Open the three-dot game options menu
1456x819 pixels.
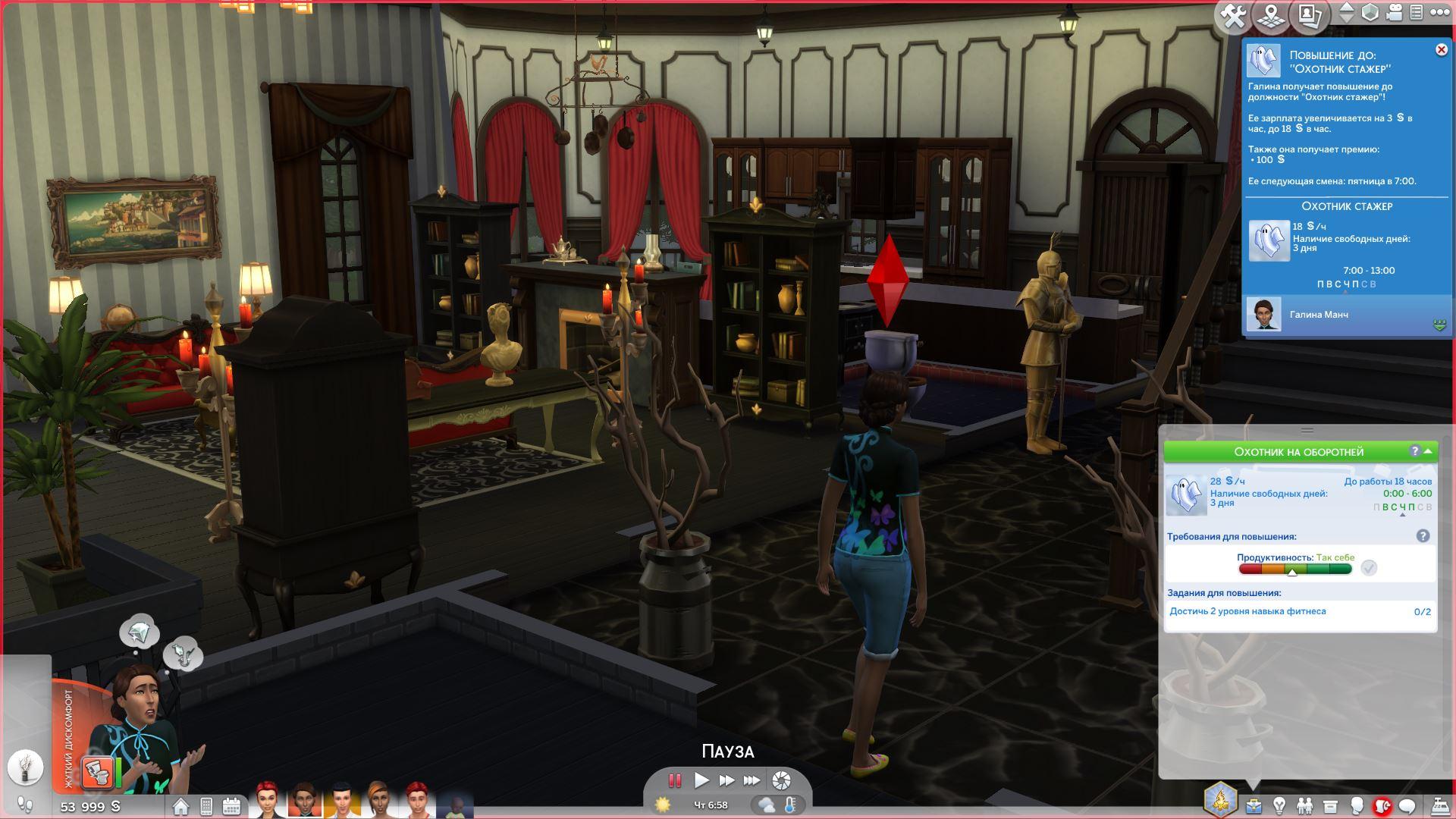coord(1439,13)
